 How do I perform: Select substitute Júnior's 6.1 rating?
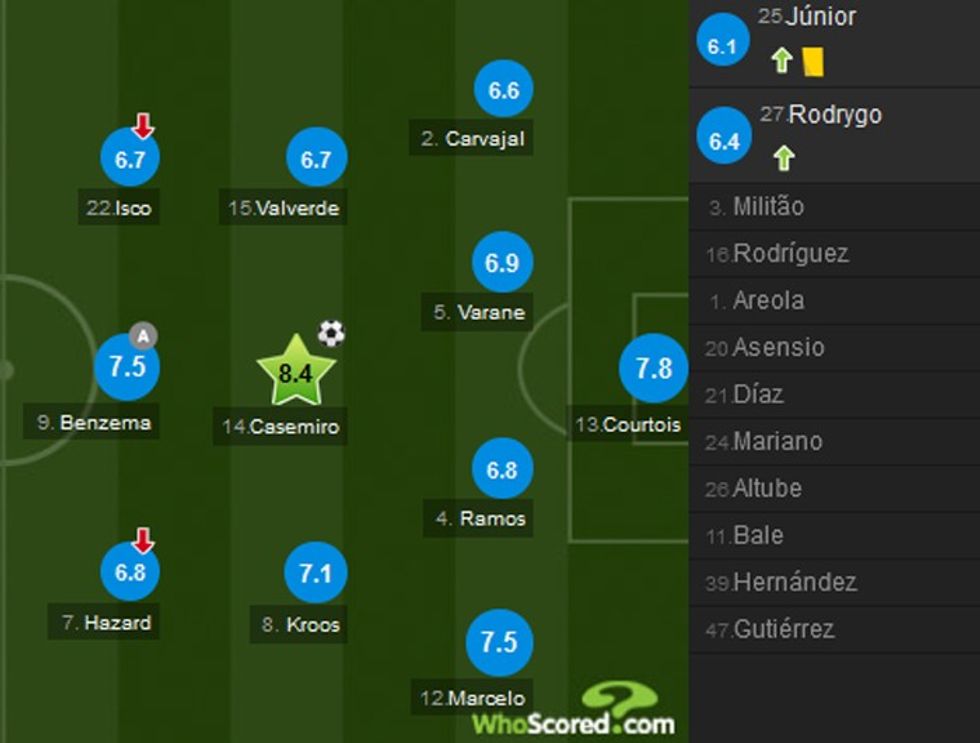pos(721,46)
